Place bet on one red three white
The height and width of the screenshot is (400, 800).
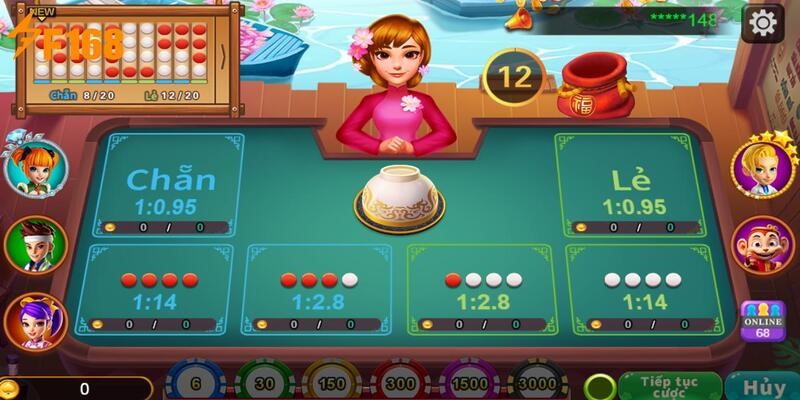(x=485, y=289)
